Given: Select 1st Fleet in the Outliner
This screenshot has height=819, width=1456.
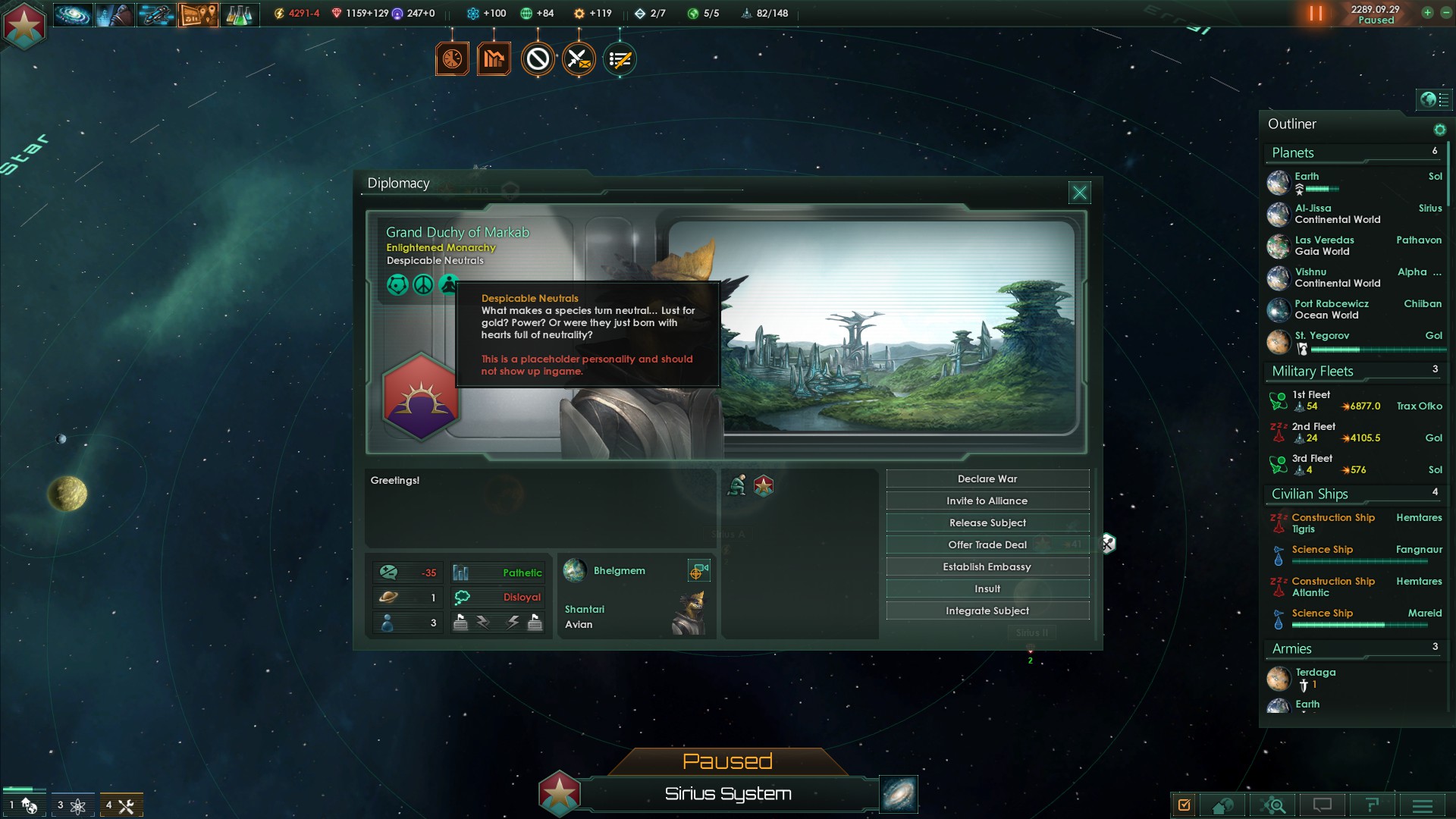Looking at the screenshot, I should (1311, 395).
